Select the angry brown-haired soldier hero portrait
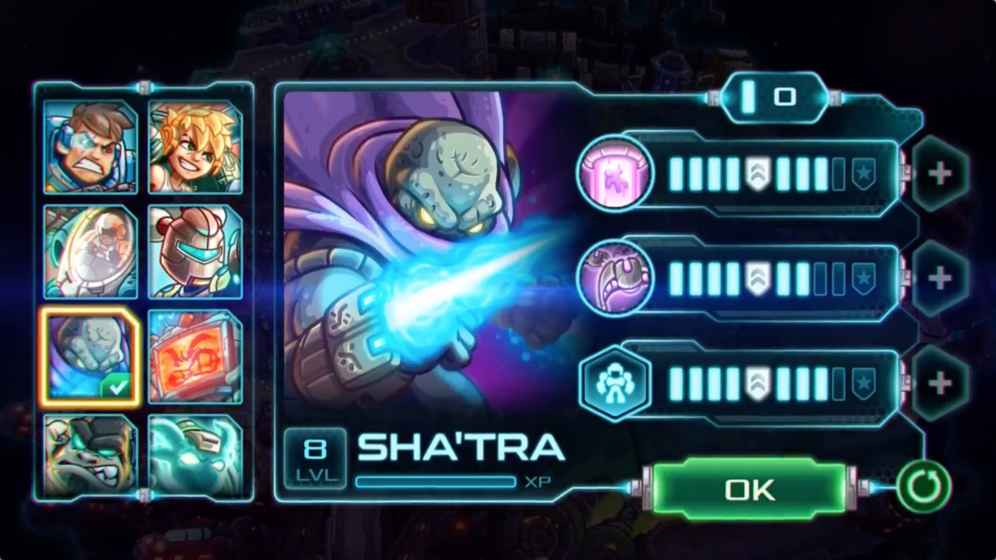 [x=89, y=147]
